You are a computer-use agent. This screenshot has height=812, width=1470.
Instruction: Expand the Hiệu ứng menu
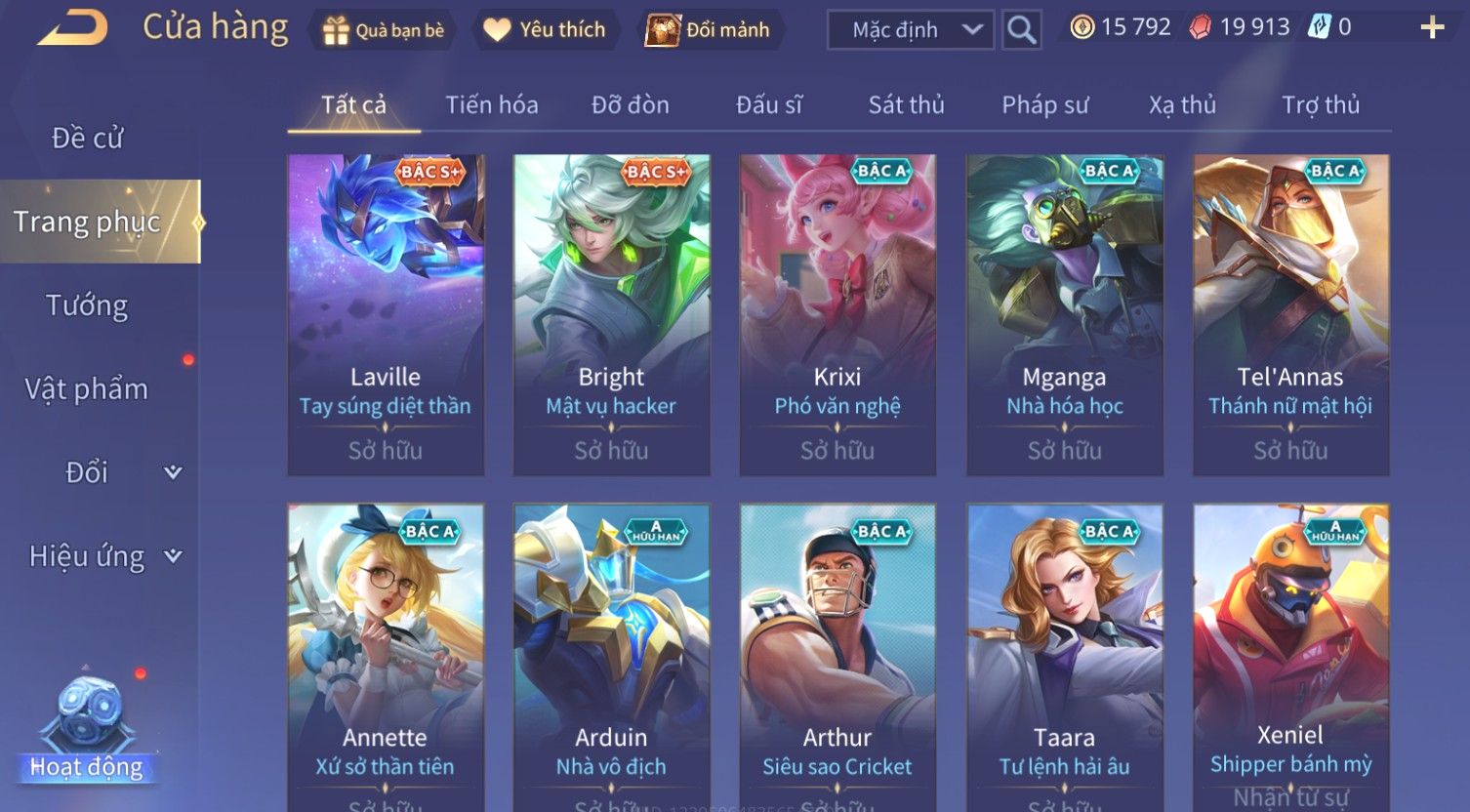(104, 556)
